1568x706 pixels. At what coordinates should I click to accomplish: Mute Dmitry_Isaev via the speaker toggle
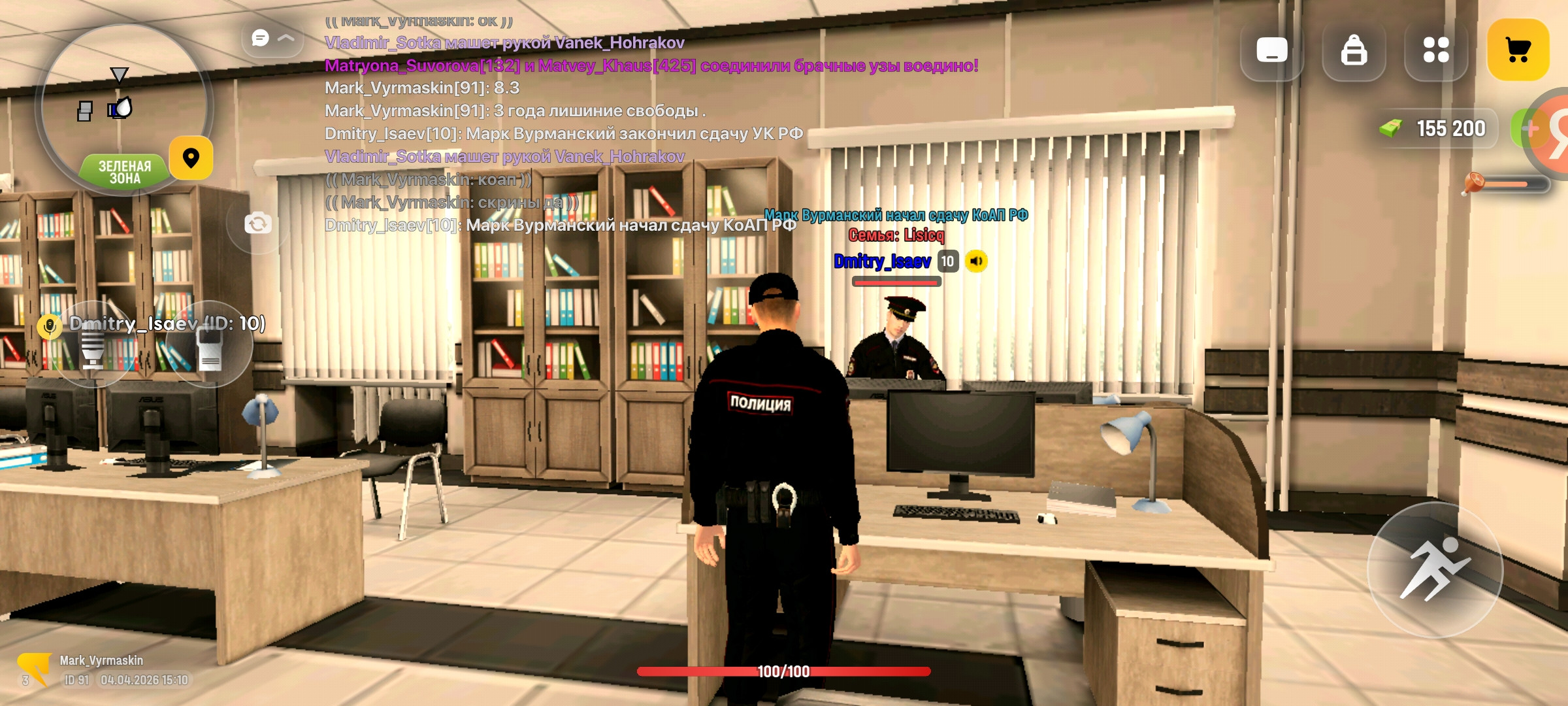click(976, 260)
